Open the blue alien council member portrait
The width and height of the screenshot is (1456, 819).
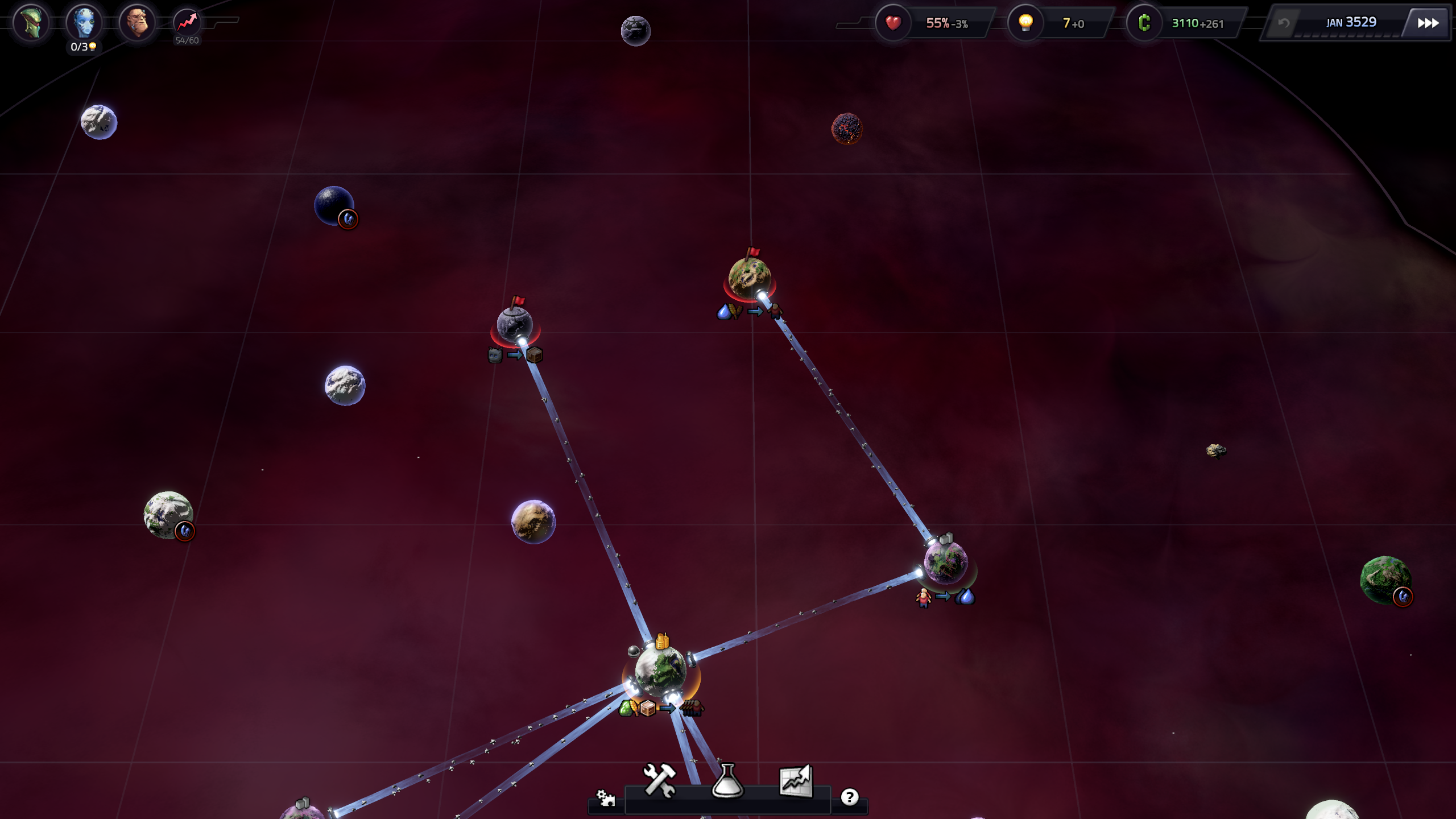pos(84,23)
